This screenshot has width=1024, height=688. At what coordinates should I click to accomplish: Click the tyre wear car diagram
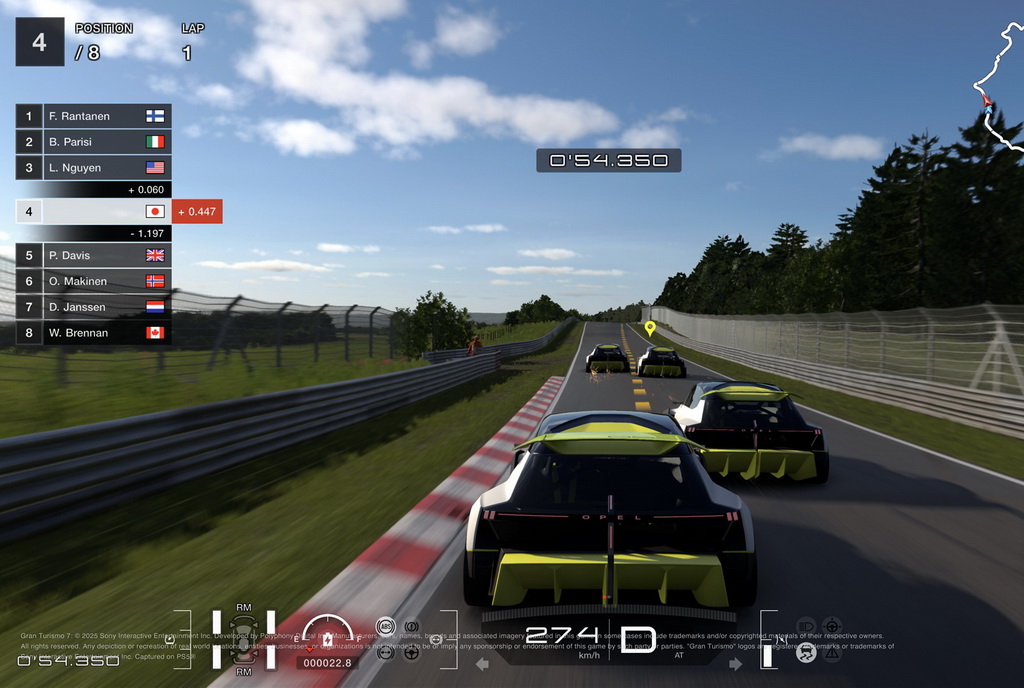tap(243, 639)
